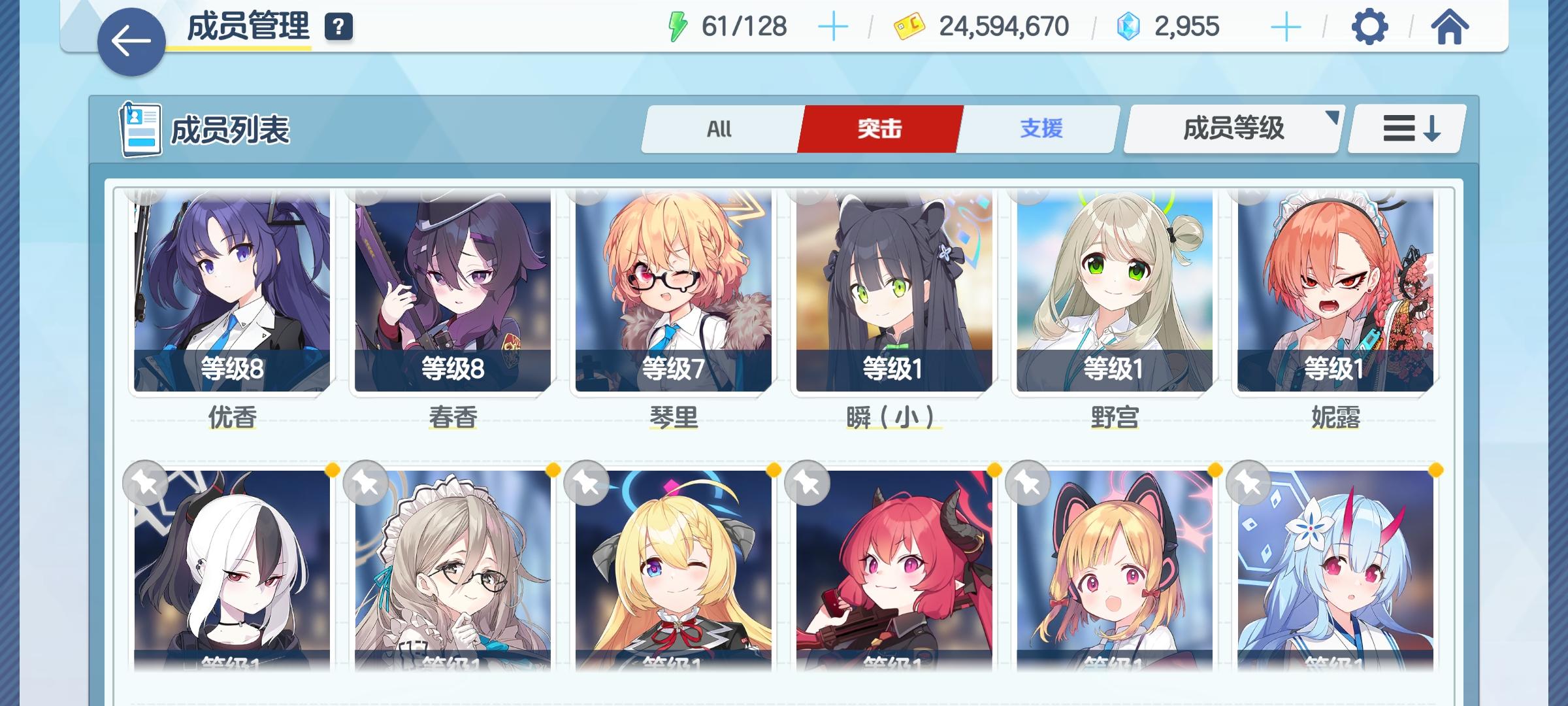The image size is (1568, 706).
Task: Open the 成员等级 sorting dropdown
Action: (x=1230, y=129)
